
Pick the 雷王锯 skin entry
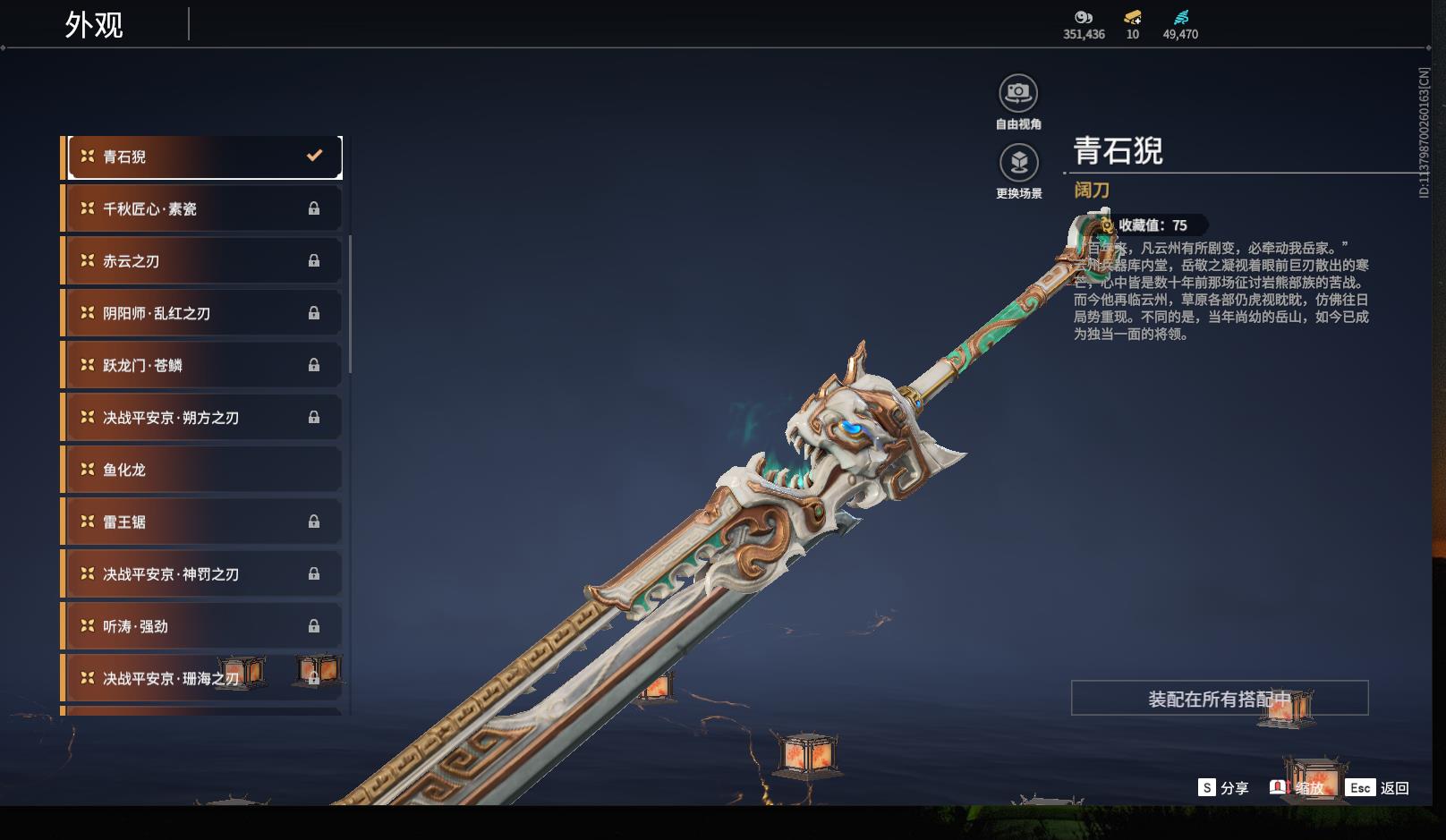[x=204, y=522]
